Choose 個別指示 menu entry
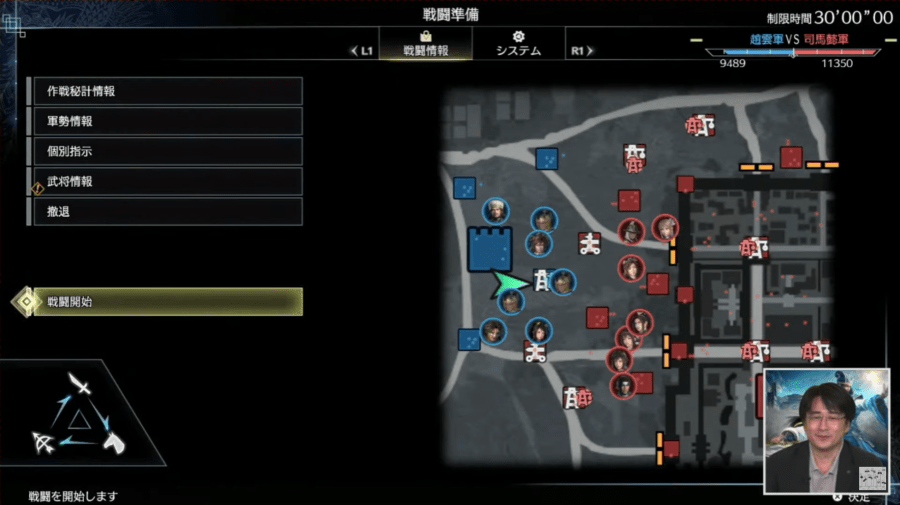This screenshot has width=900, height=505. click(x=165, y=151)
